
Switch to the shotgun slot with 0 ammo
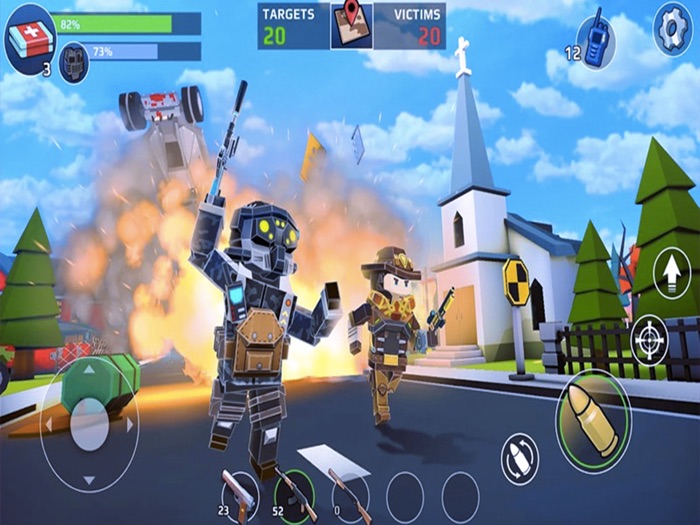pyautogui.click(x=349, y=494)
